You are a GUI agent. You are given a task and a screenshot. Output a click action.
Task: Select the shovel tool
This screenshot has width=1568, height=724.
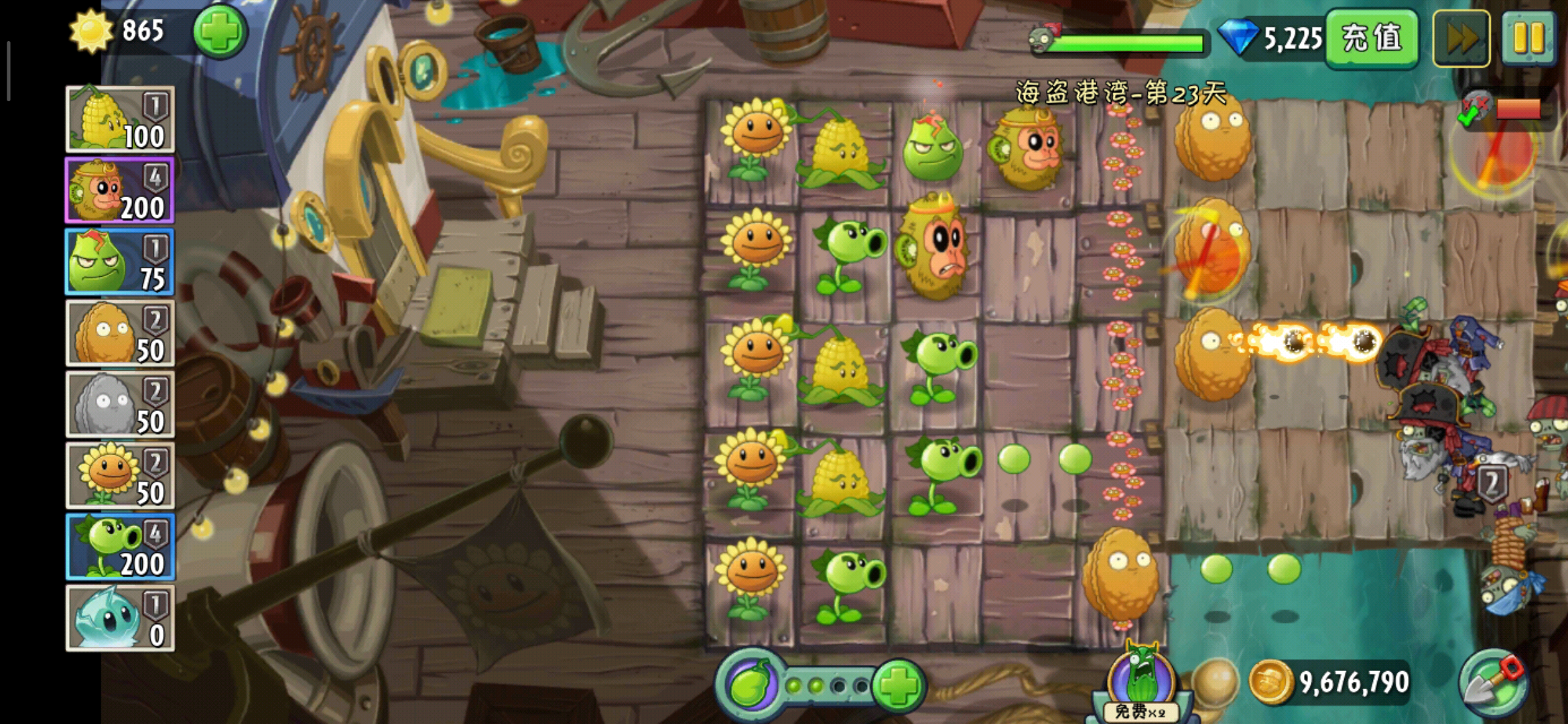1494,684
